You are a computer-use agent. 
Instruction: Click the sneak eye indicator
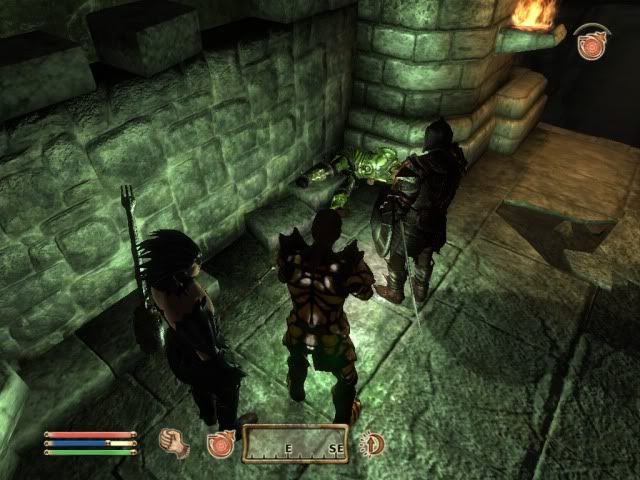[372, 443]
